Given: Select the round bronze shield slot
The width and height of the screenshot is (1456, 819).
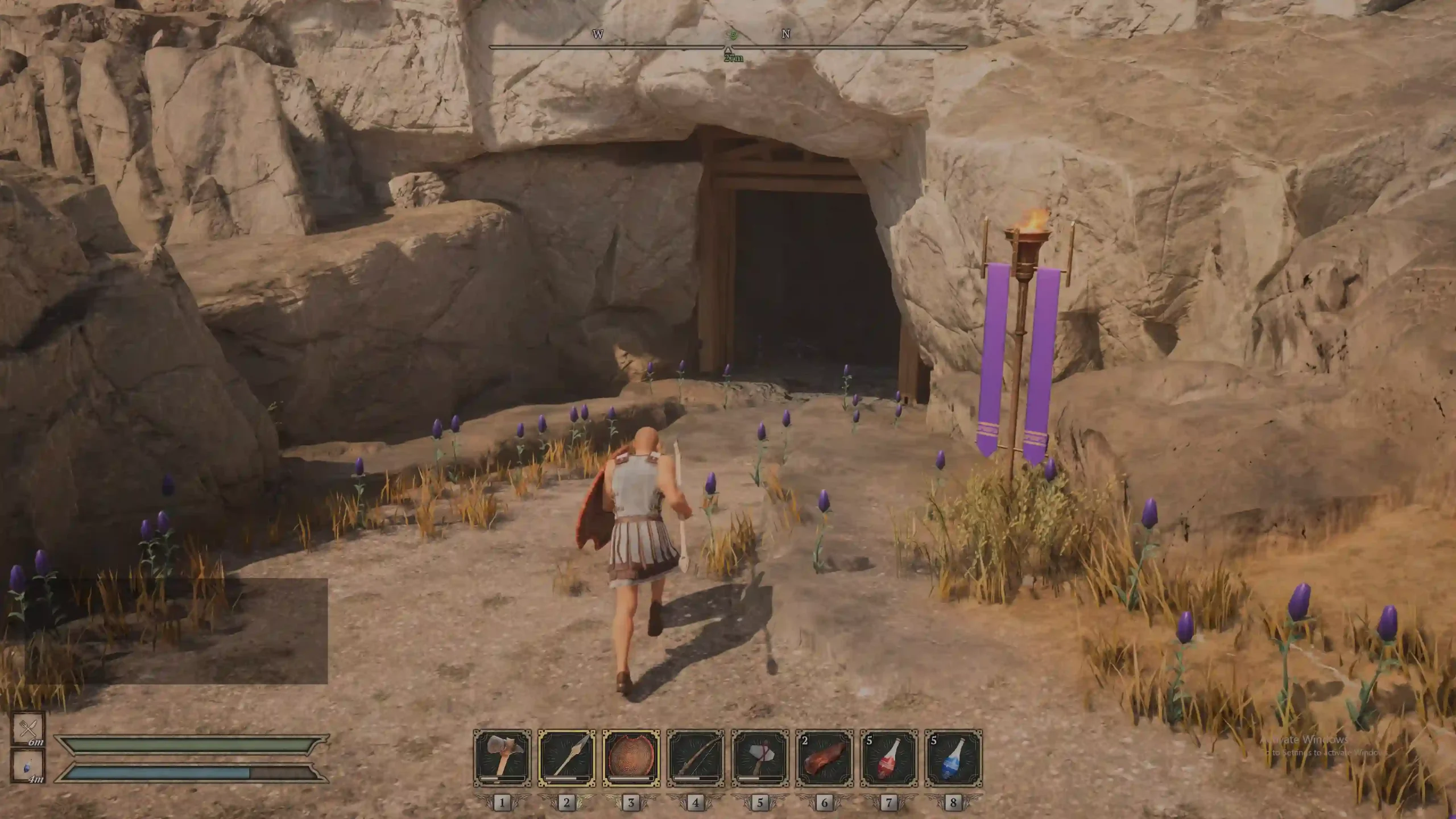Looking at the screenshot, I should tap(631, 758).
